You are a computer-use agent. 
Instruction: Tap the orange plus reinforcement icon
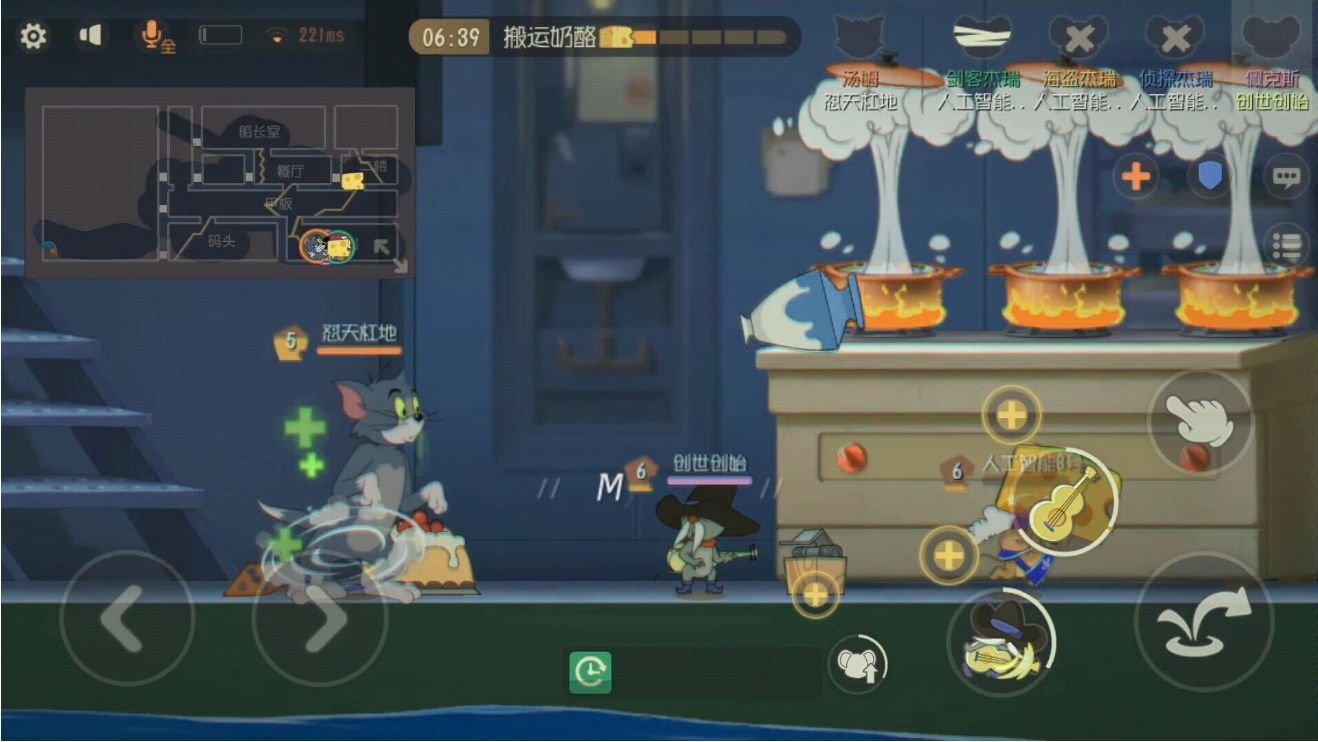tap(1135, 175)
